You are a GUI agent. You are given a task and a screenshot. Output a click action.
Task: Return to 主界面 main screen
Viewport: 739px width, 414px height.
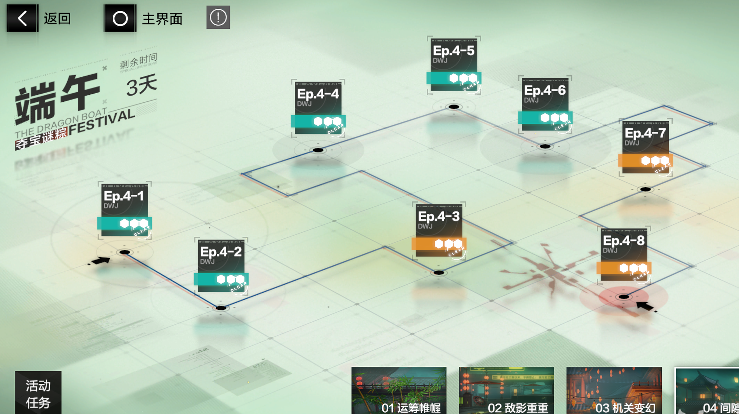[148, 18]
